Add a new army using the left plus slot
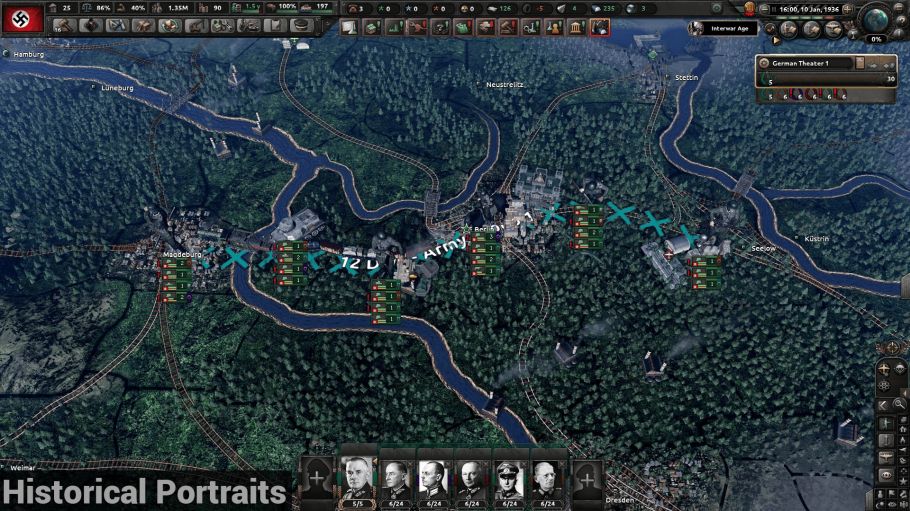The width and height of the screenshot is (910, 511). [x=318, y=478]
